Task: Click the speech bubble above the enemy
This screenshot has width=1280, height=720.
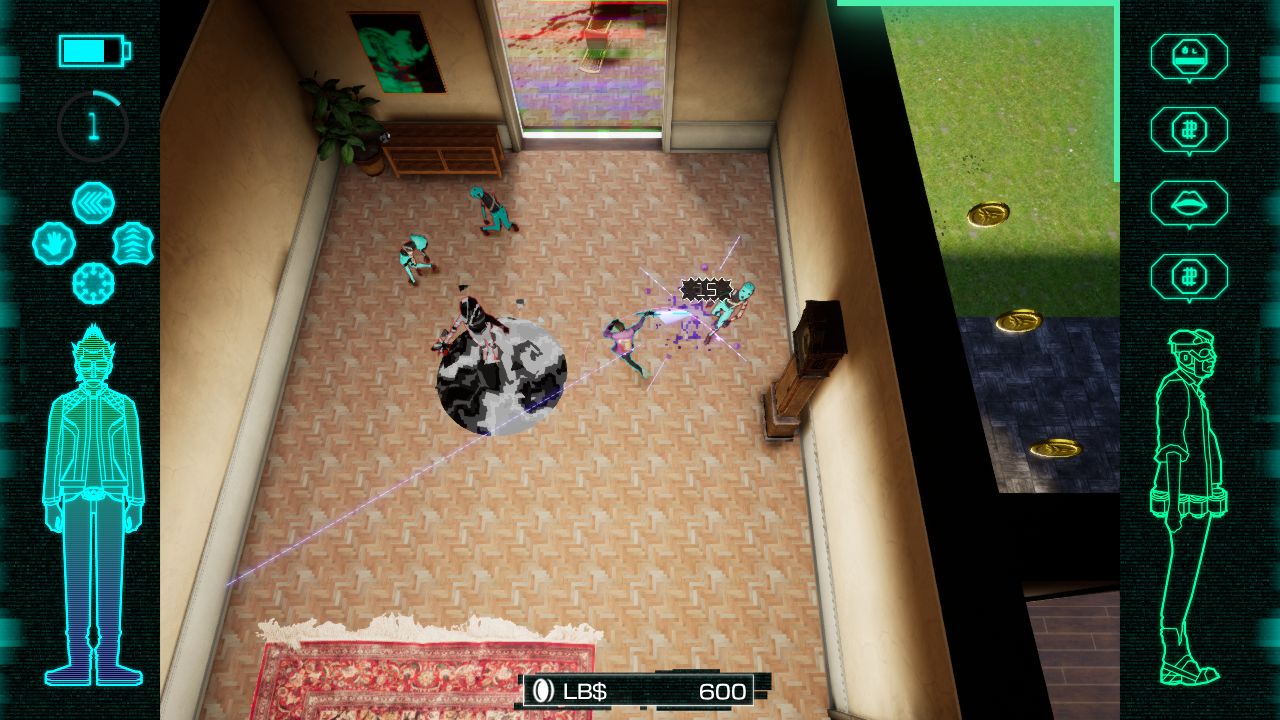Action: tap(707, 289)
